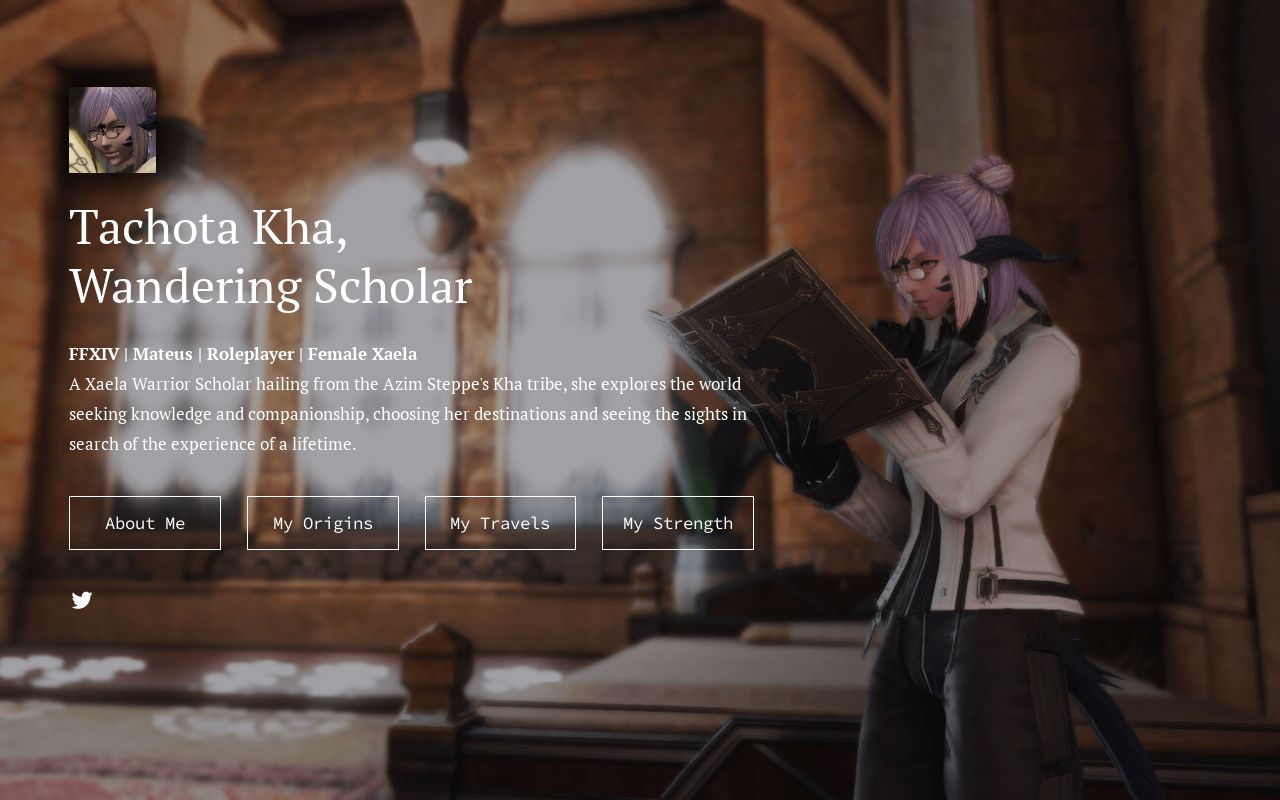
Task: Click the text mentioning 'Female Xaela'
Action: click(362, 354)
